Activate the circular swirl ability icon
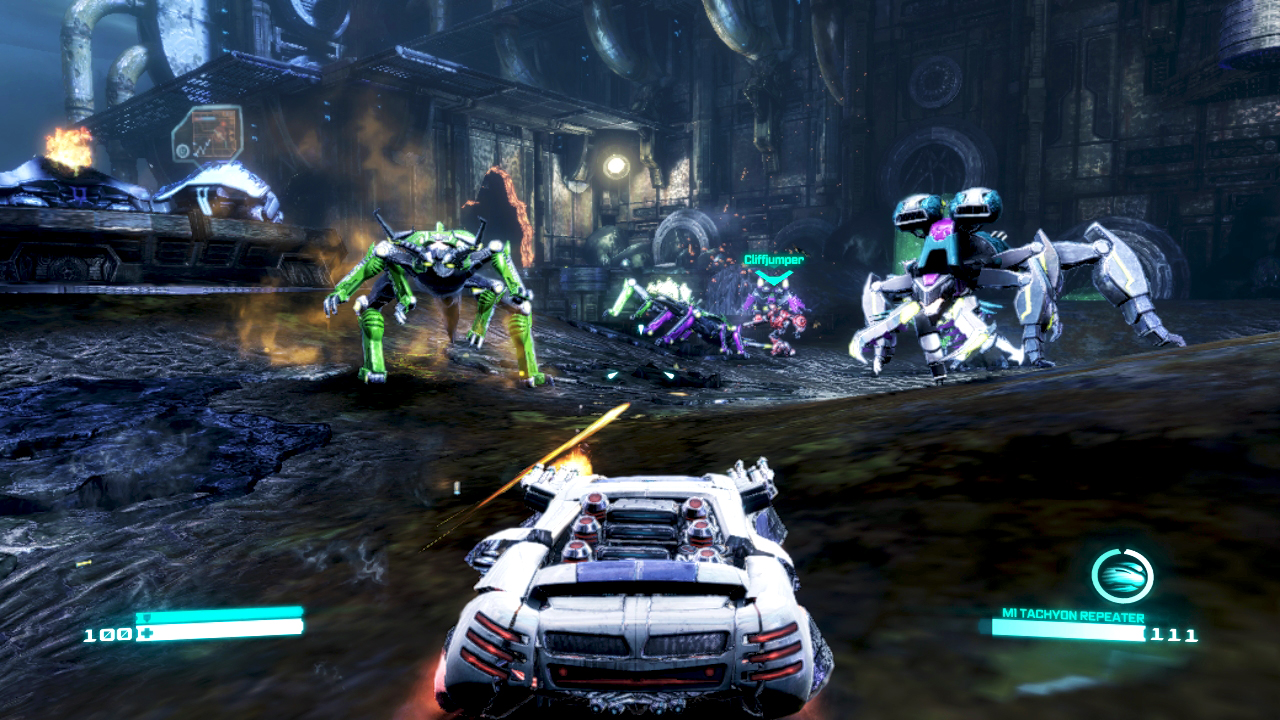The image size is (1280, 720). coord(1122,576)
